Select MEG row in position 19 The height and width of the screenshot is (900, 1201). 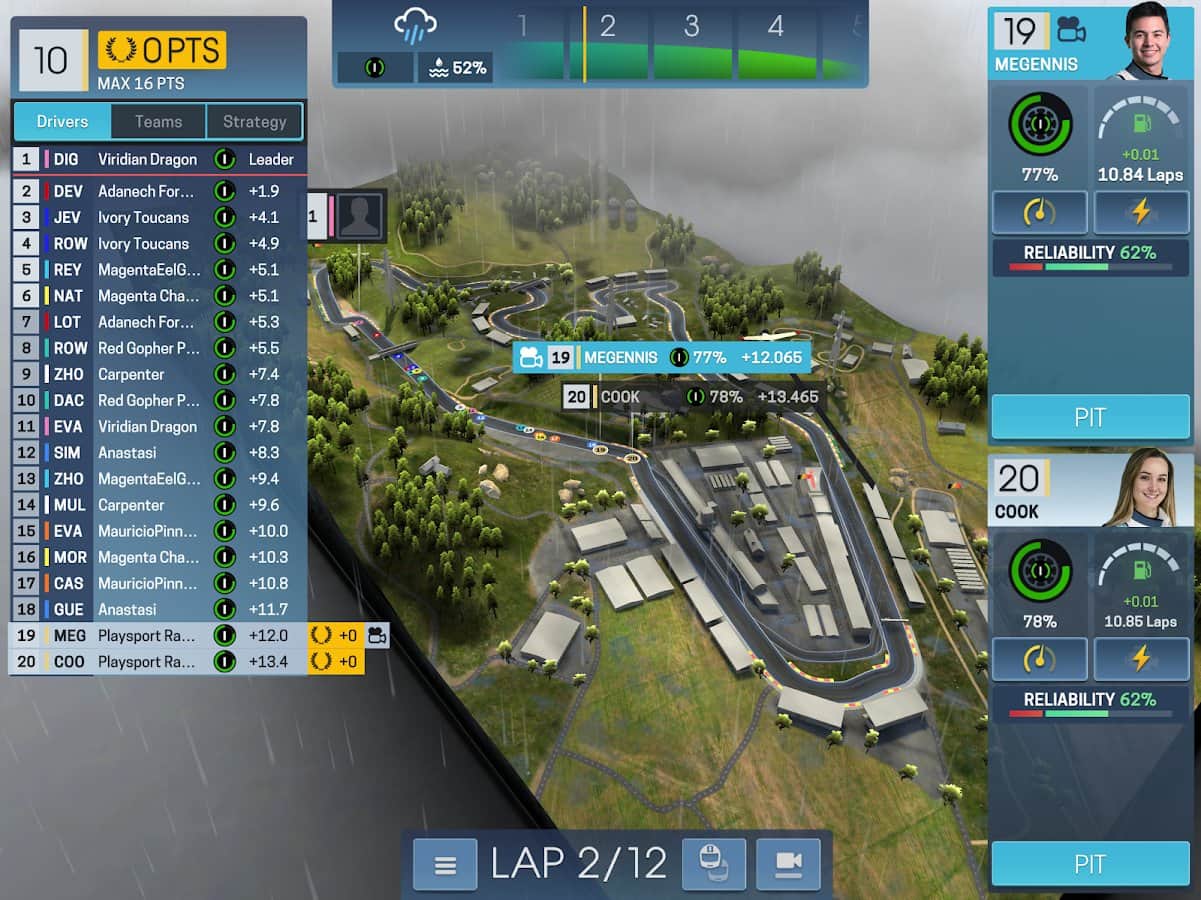[158, 635]
